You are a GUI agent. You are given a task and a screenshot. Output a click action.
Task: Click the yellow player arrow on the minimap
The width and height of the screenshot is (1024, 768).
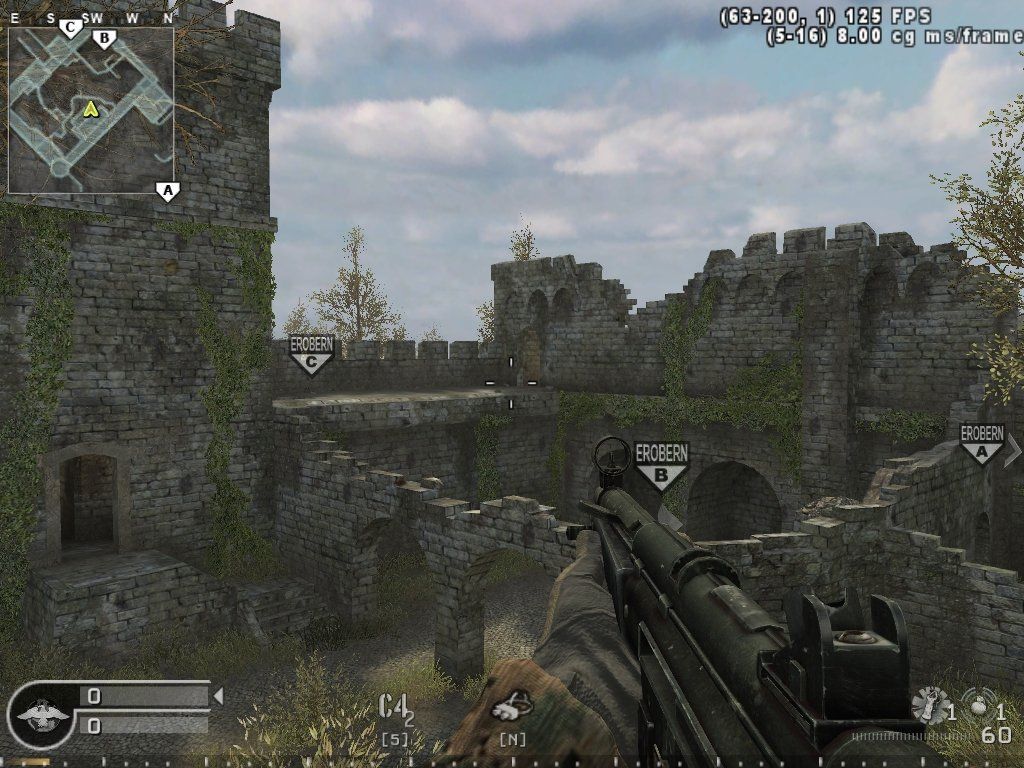pyautogui.click(x=91, y=107)
